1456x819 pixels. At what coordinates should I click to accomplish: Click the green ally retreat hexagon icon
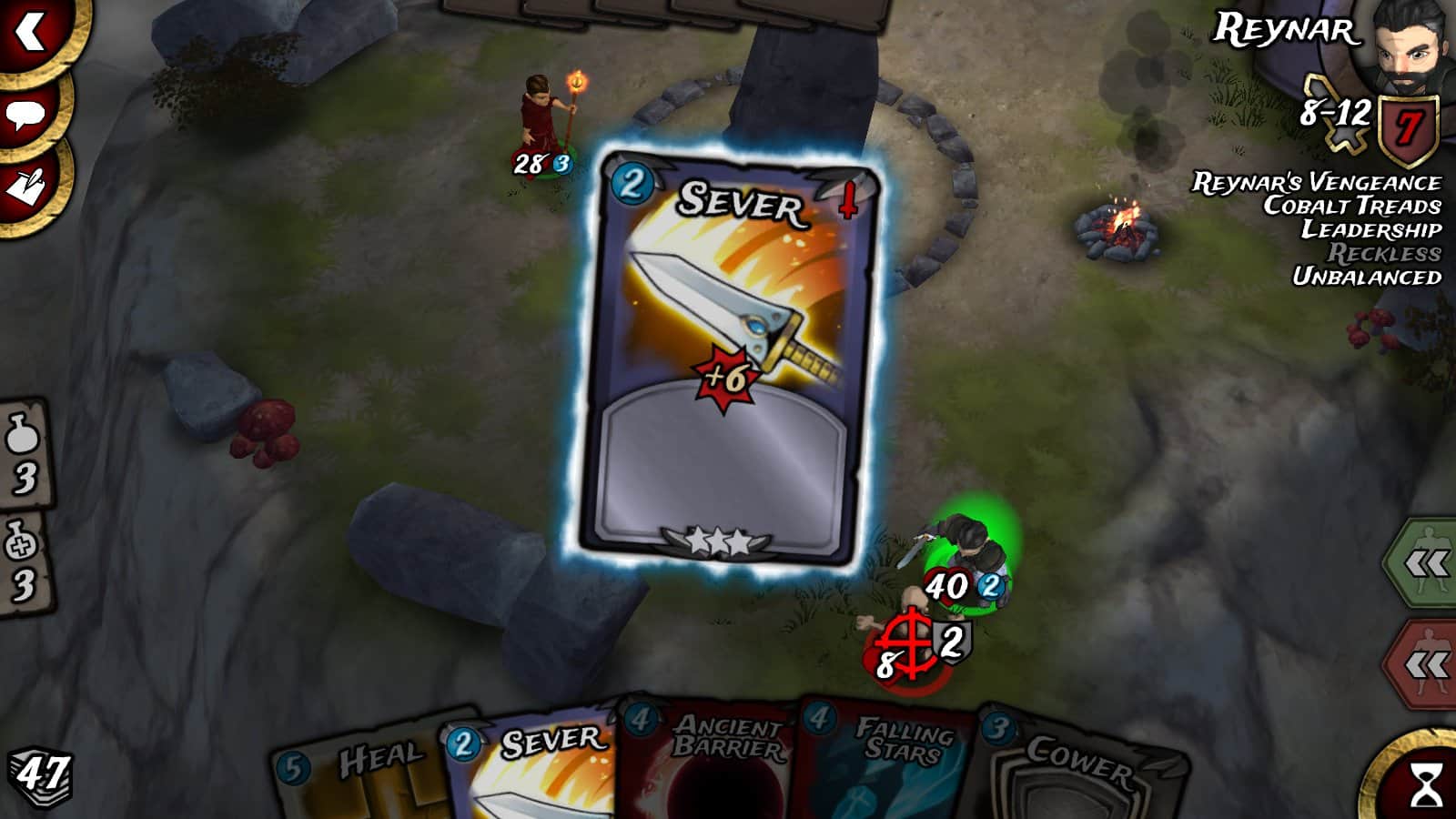pos(1431,560)
